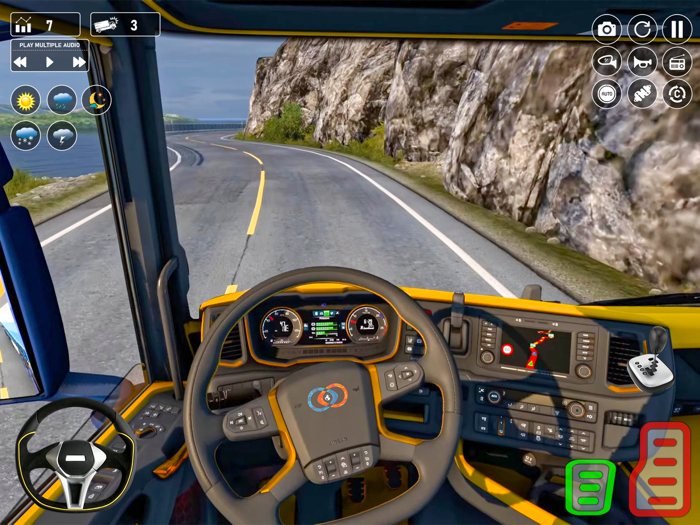Click the circular reset arrow icon

pos(642,29)
